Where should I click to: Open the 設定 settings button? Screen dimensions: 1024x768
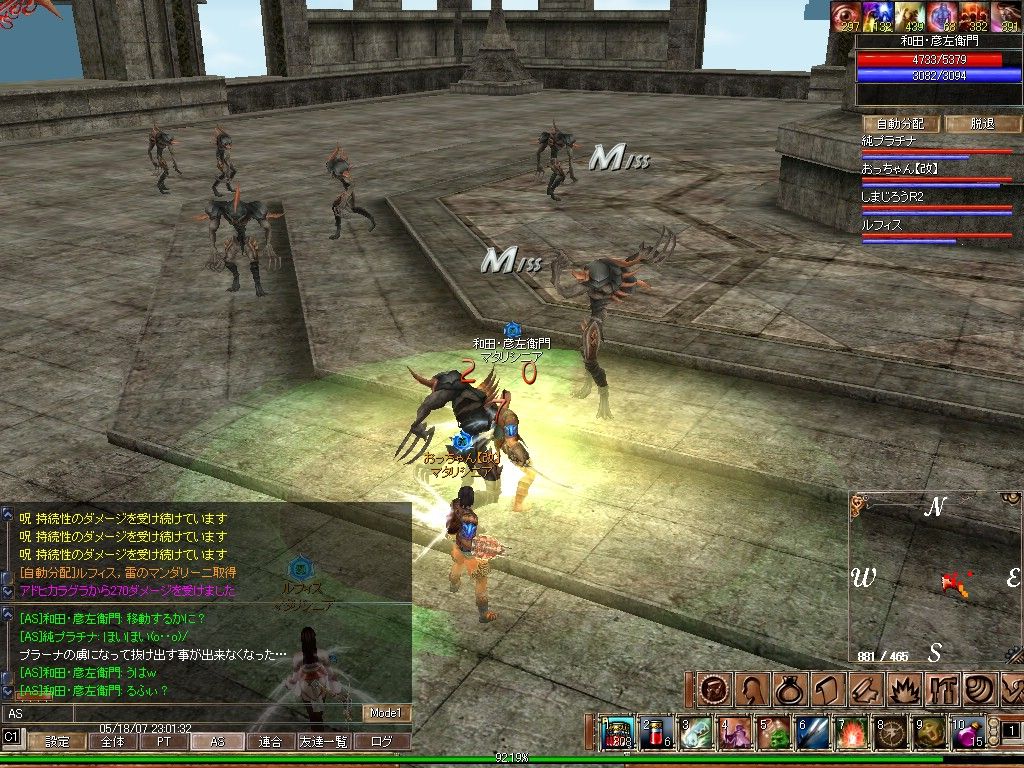[57, 742]
